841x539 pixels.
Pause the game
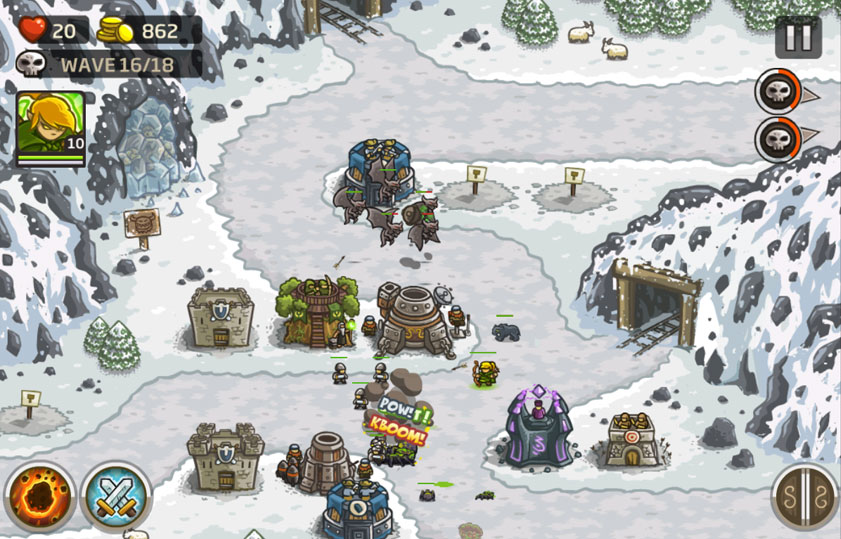(797, 38)
